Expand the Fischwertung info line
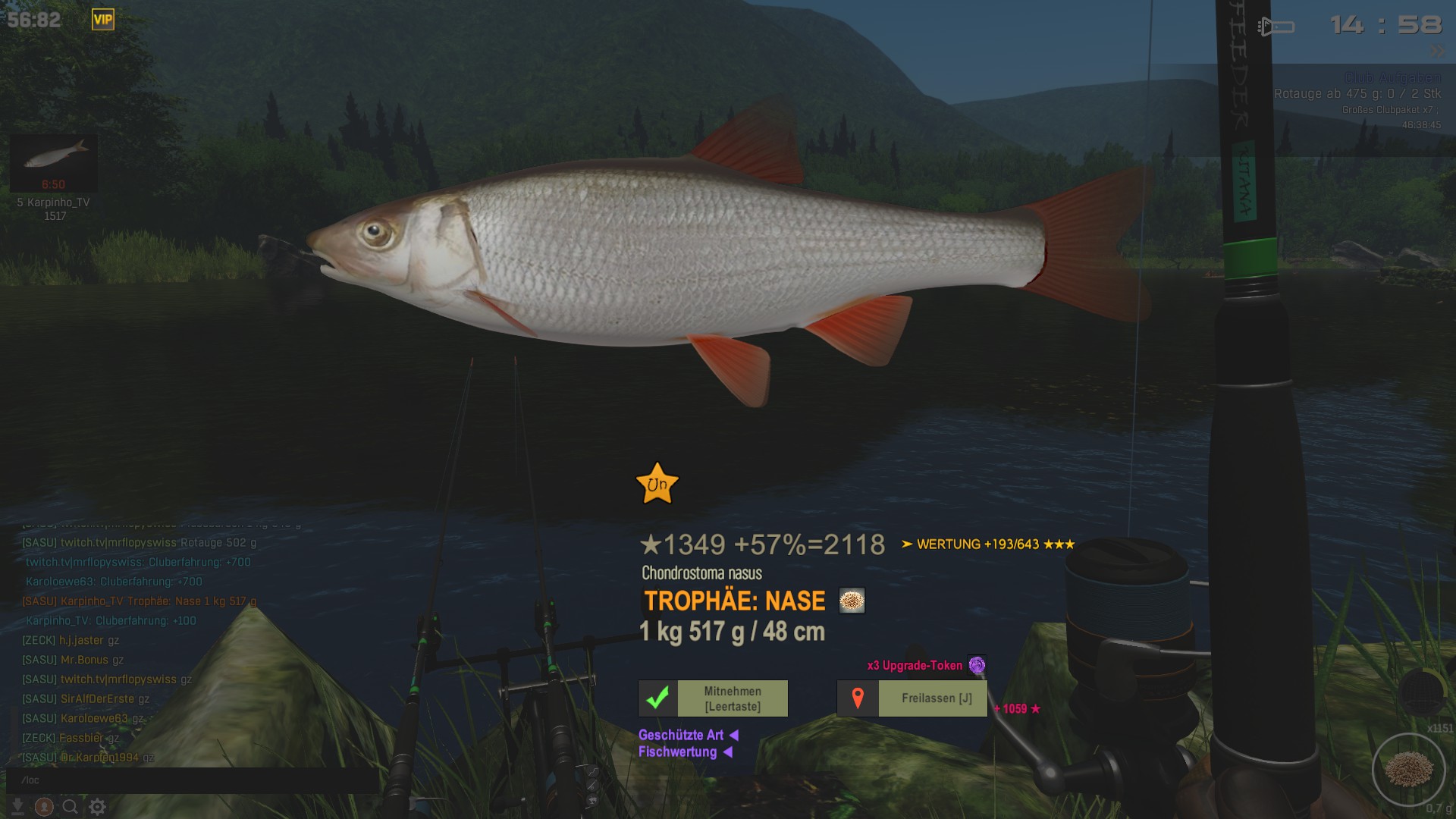This screenshot has width=1456, height=819. click(685, 752)
